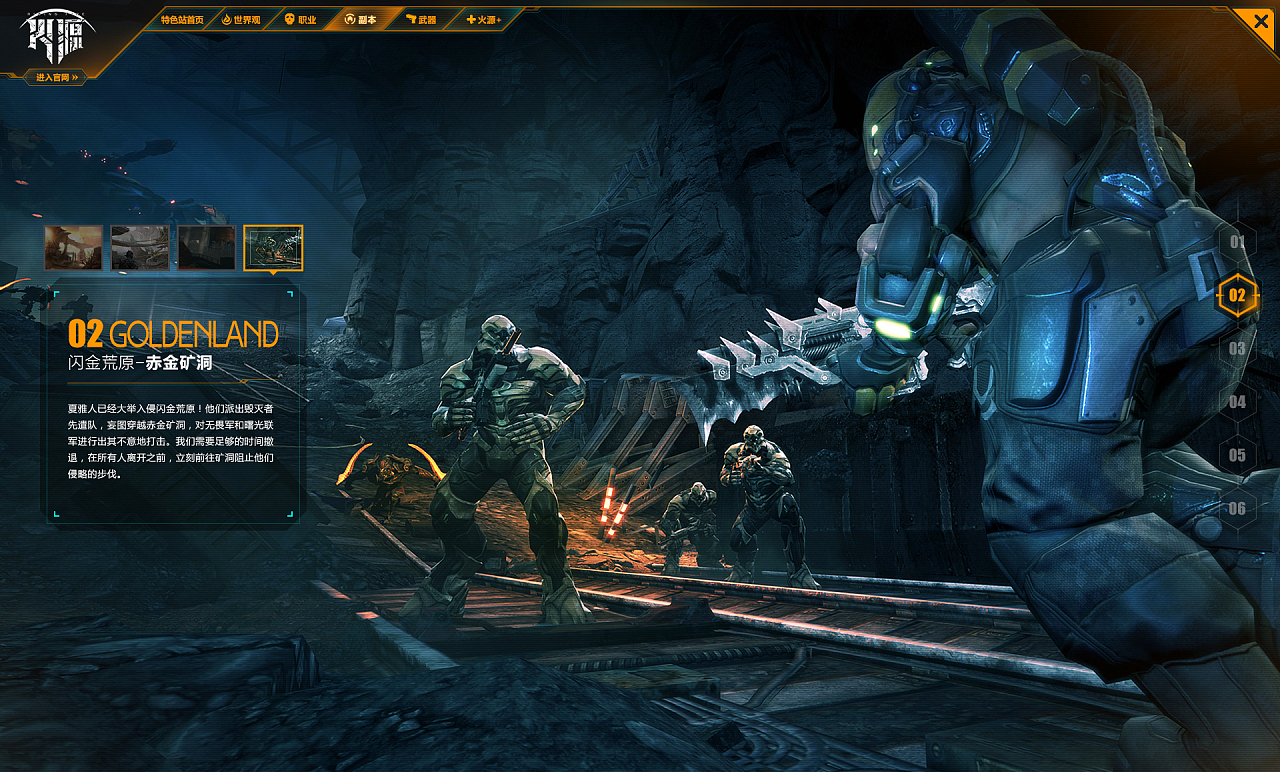Switch to dungeon hexagon 05

[x=1238, y=455]
